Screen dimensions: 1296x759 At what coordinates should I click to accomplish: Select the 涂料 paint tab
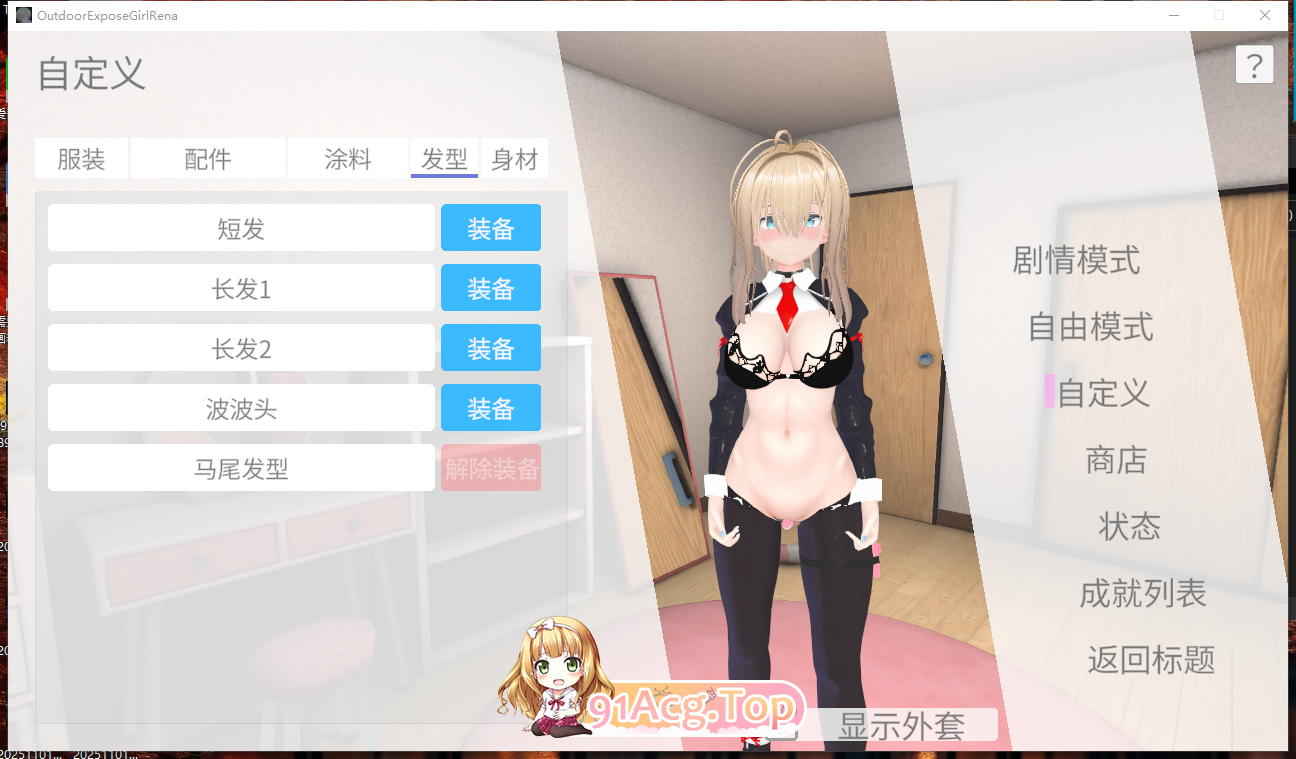coord(348,158)
